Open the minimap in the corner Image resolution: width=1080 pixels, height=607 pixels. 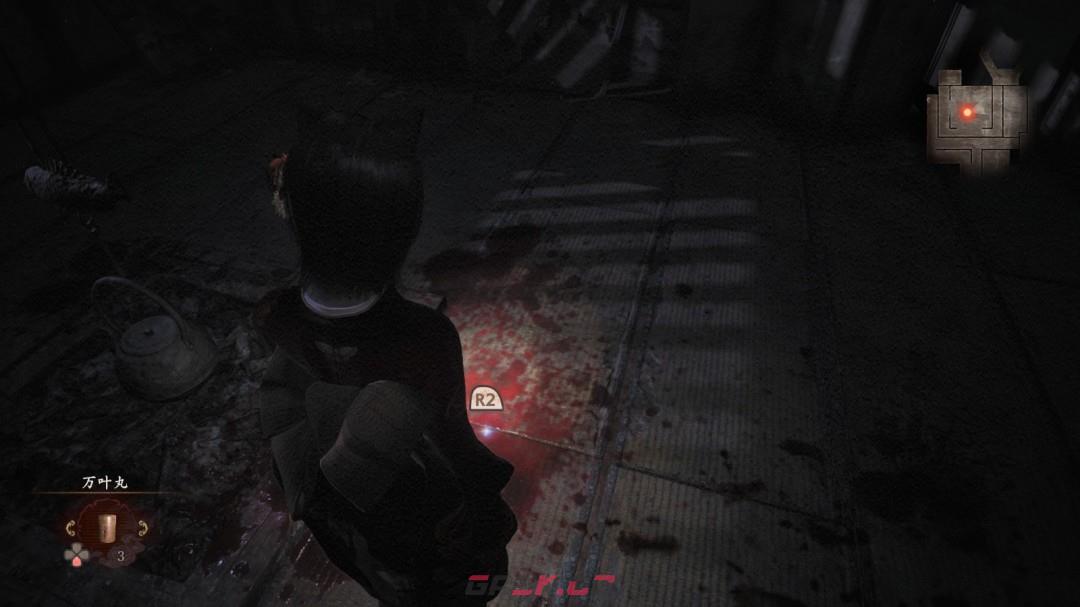pyautogui.click(x=975, y=123)
